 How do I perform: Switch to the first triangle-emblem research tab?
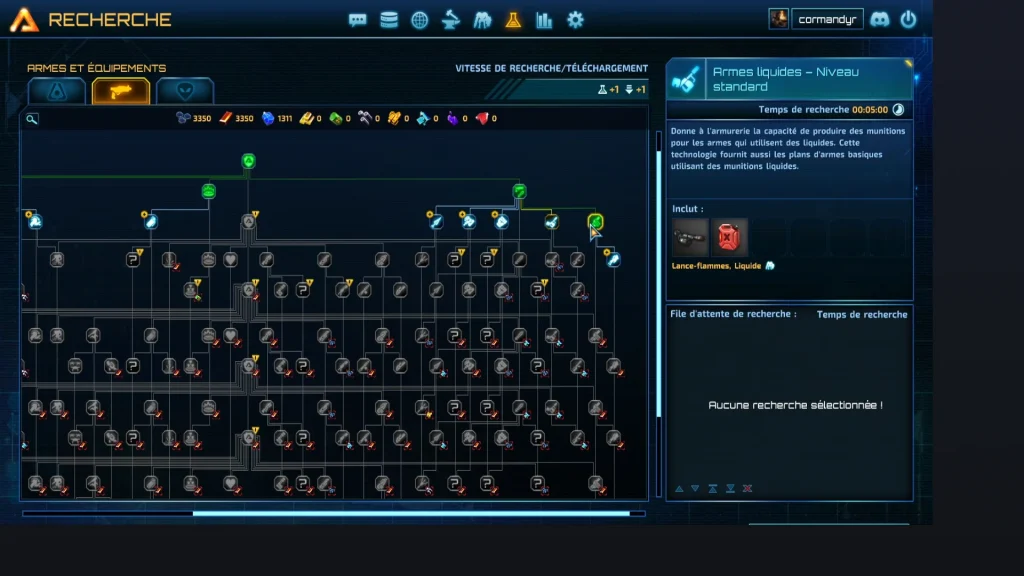tap(56, 91)
